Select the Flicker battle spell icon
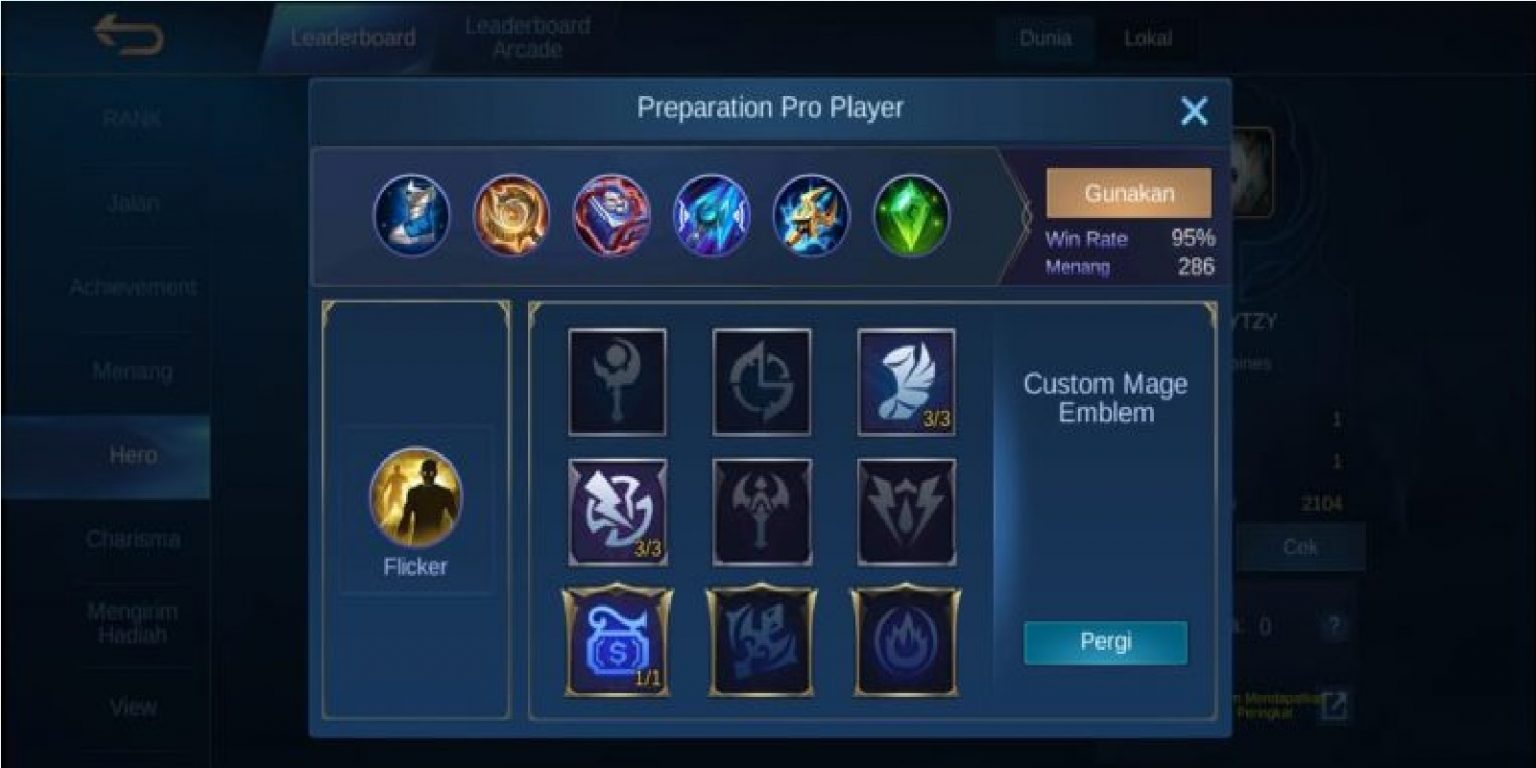Viewport: 1536px width, 768px height. pyautogui.click(x=413, y=497)
